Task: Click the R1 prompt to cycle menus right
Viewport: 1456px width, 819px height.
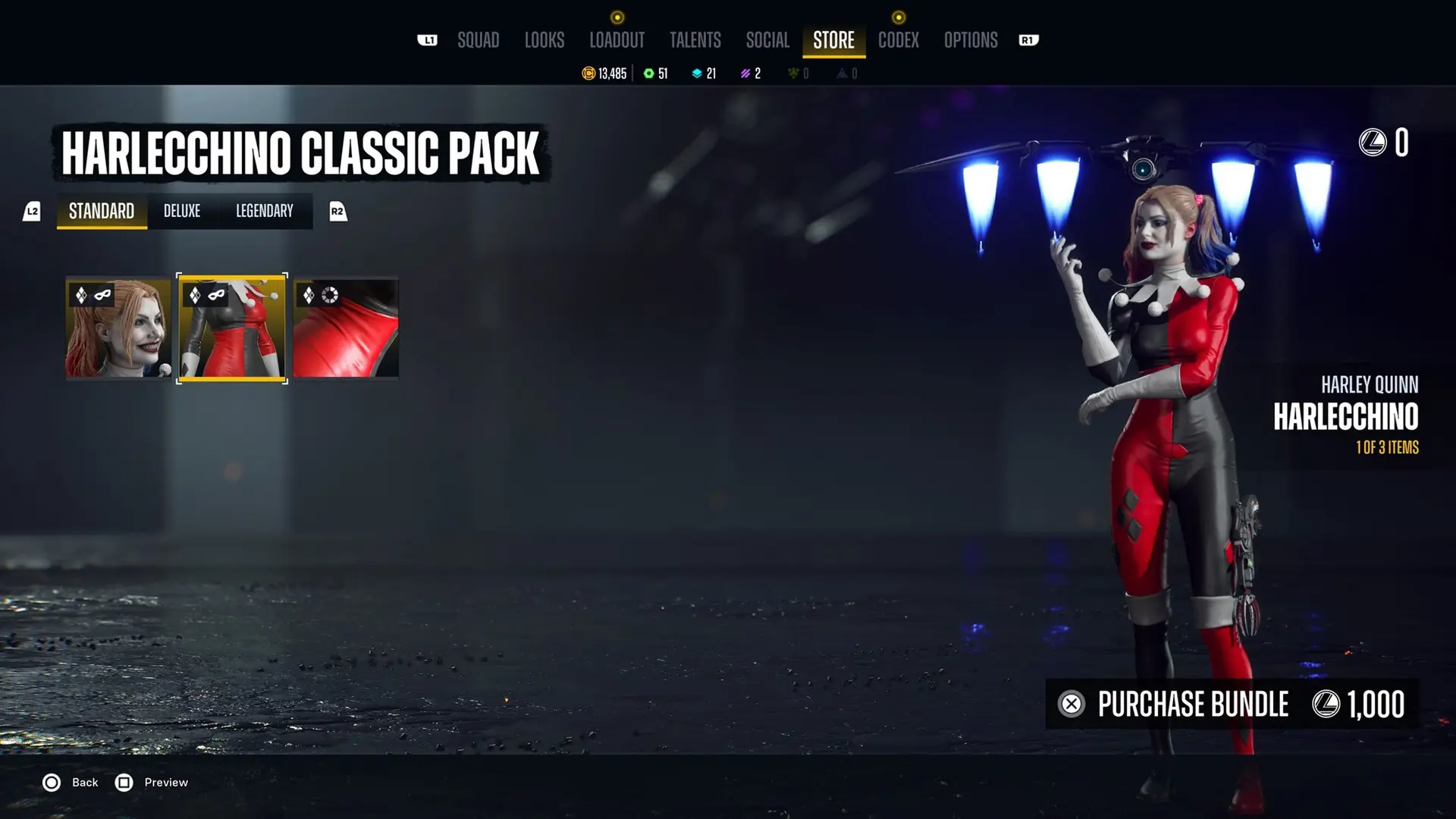Action: coord(1028,40)
